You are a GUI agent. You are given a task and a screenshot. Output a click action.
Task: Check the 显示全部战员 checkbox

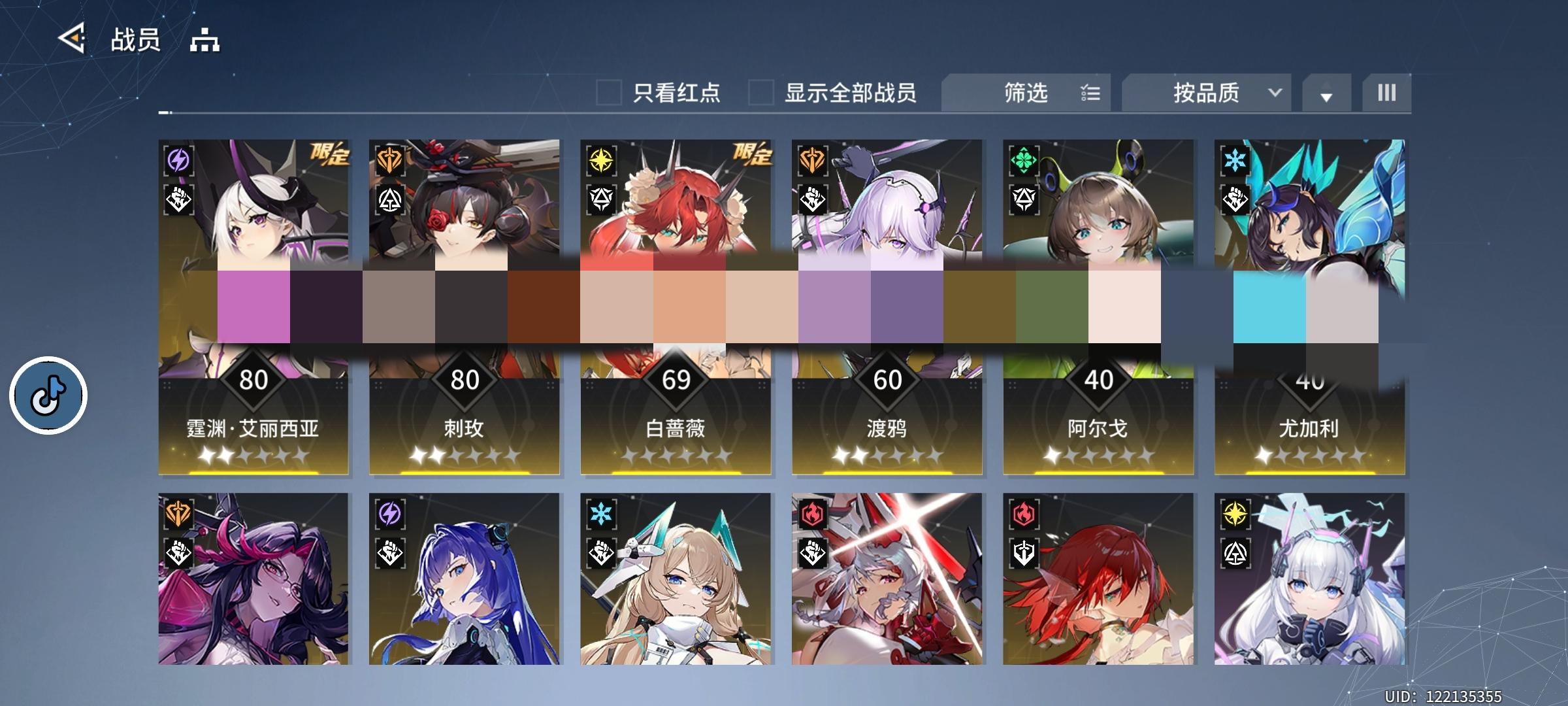759,93
